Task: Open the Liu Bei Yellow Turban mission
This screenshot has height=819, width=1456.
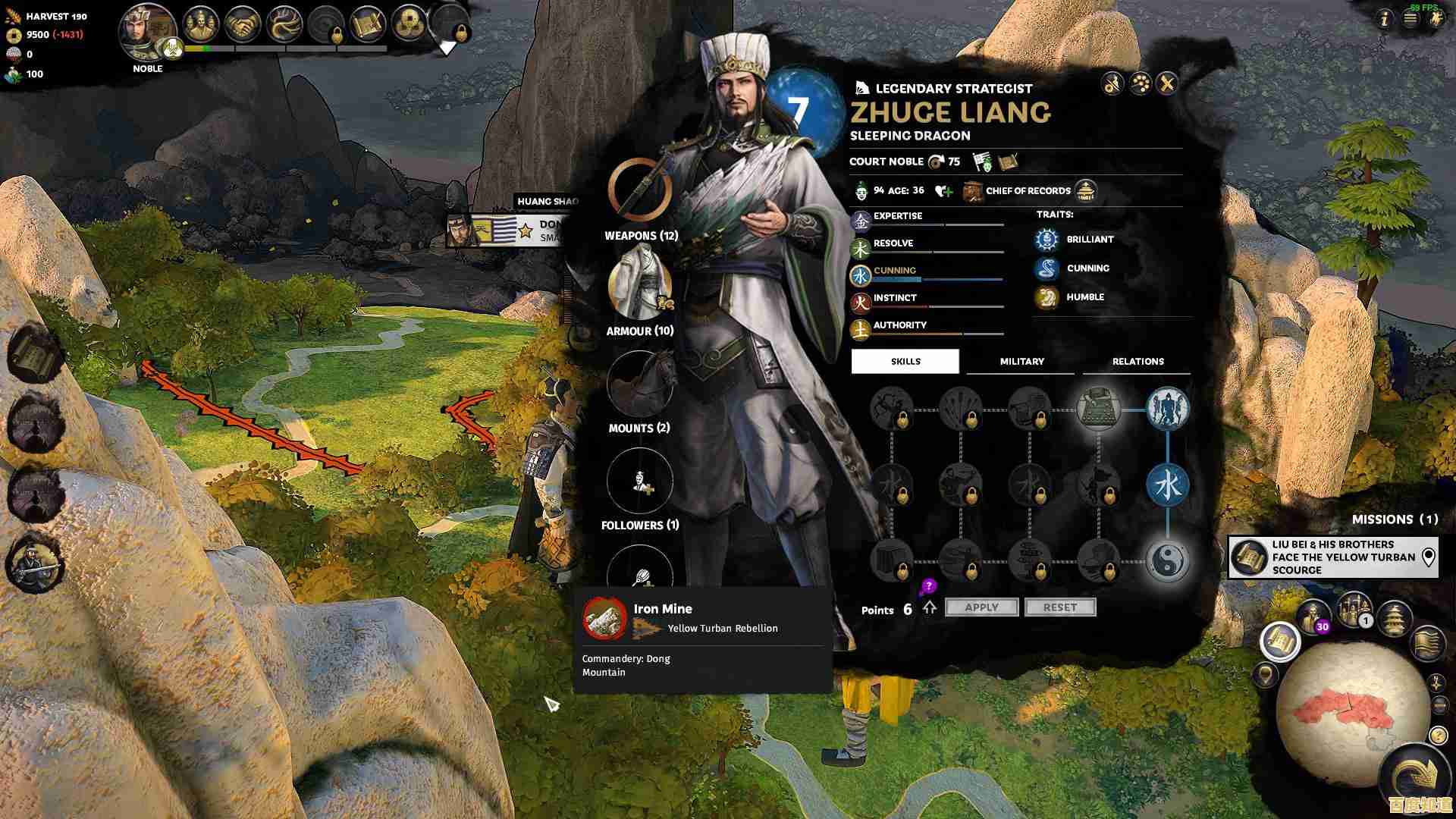Action: (x=1332, y=557)
